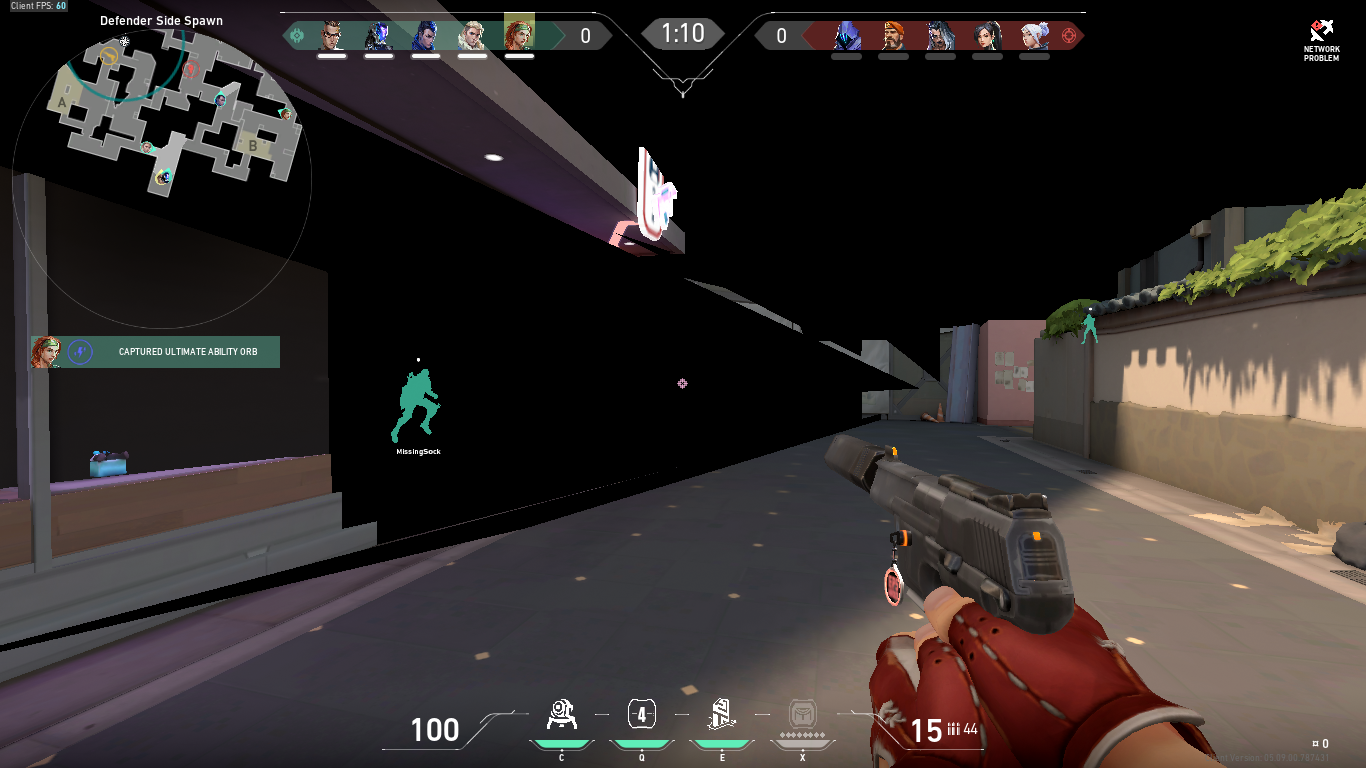Click the Lockdown ultimate X ability icon
The height and width of the screenshot is (768, 1366).
tap(800, 712)
